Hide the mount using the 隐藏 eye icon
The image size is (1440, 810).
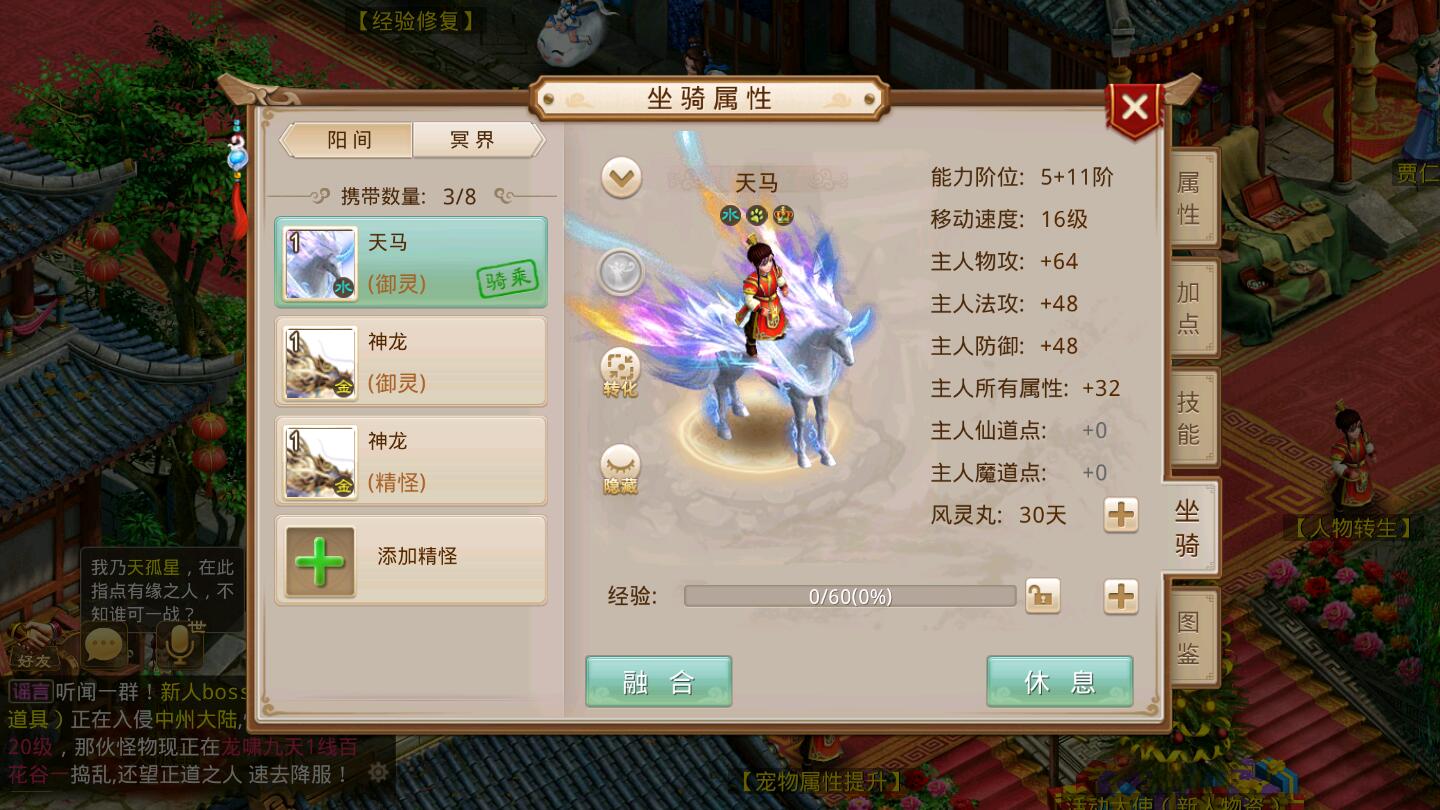tap(620, 467)
